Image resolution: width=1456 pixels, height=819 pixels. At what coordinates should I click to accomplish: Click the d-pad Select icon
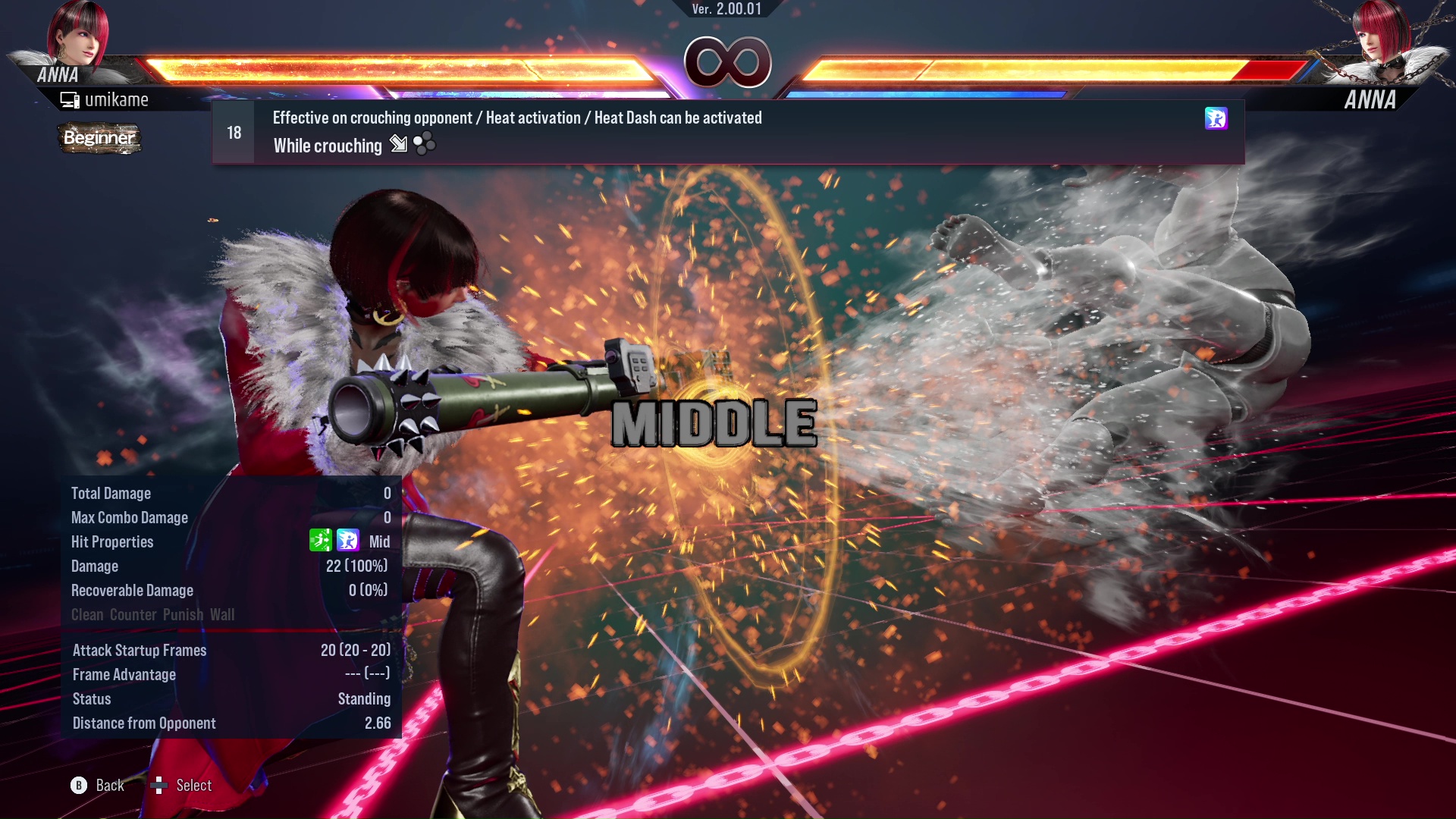point(159,786)
